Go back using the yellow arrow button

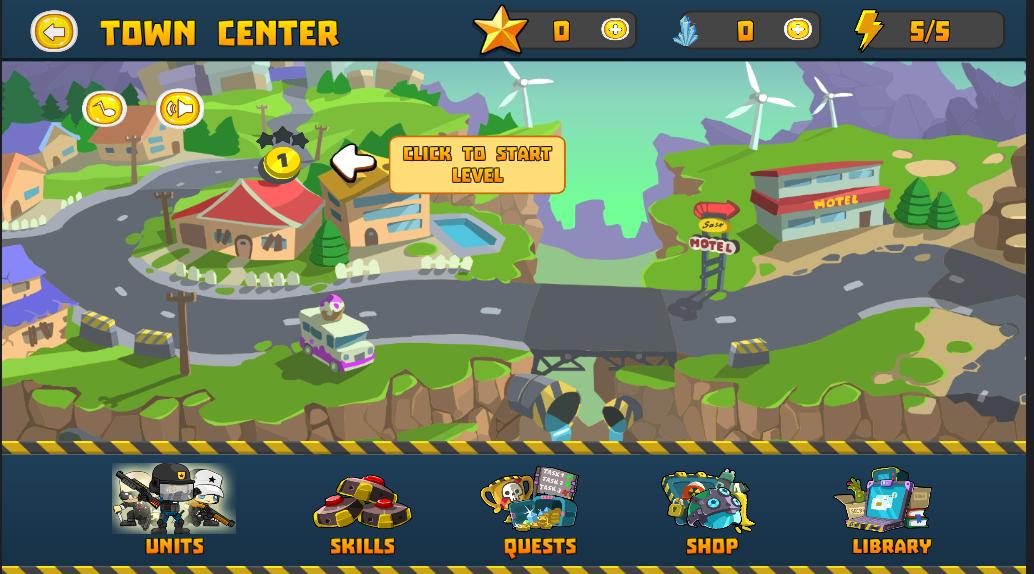(54, 31)
